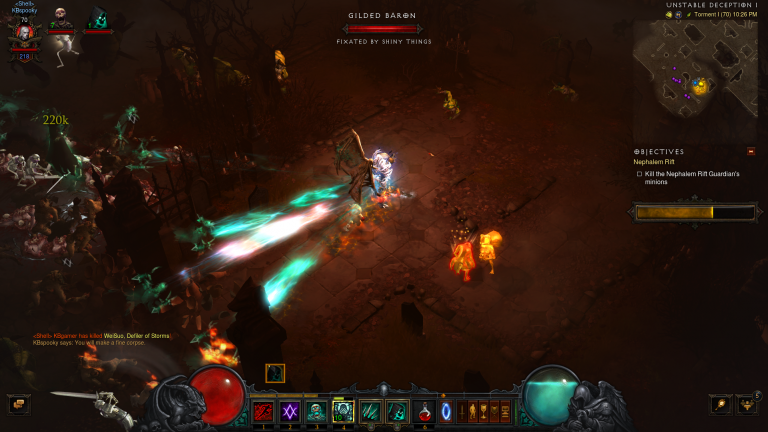Select the skeleton minion pet portrait
Screen dimensions: 768x432
pyautogui.click(x=61, y=18)
